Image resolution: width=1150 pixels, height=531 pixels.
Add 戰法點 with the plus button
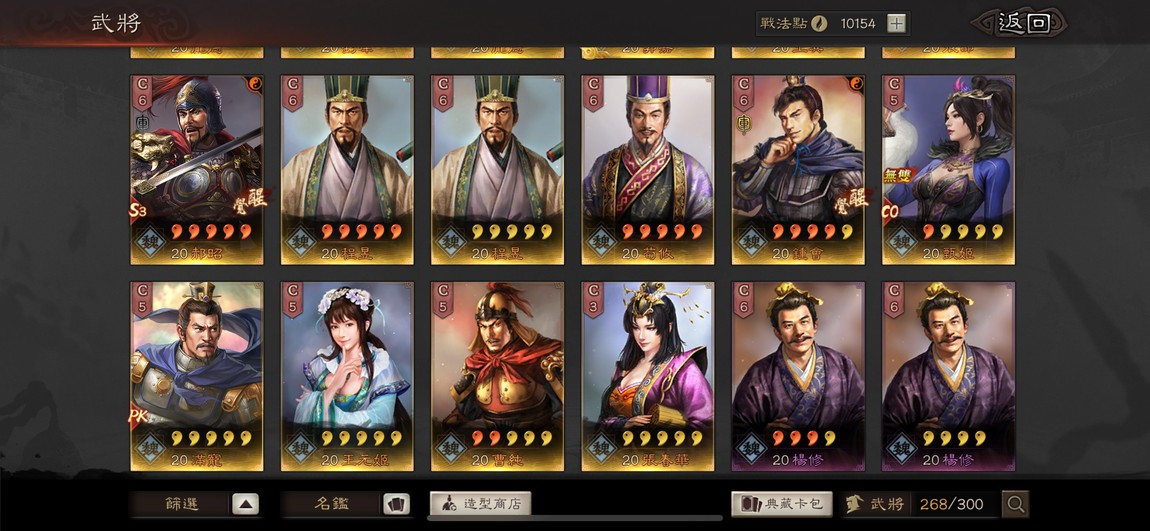coord(896,23)
